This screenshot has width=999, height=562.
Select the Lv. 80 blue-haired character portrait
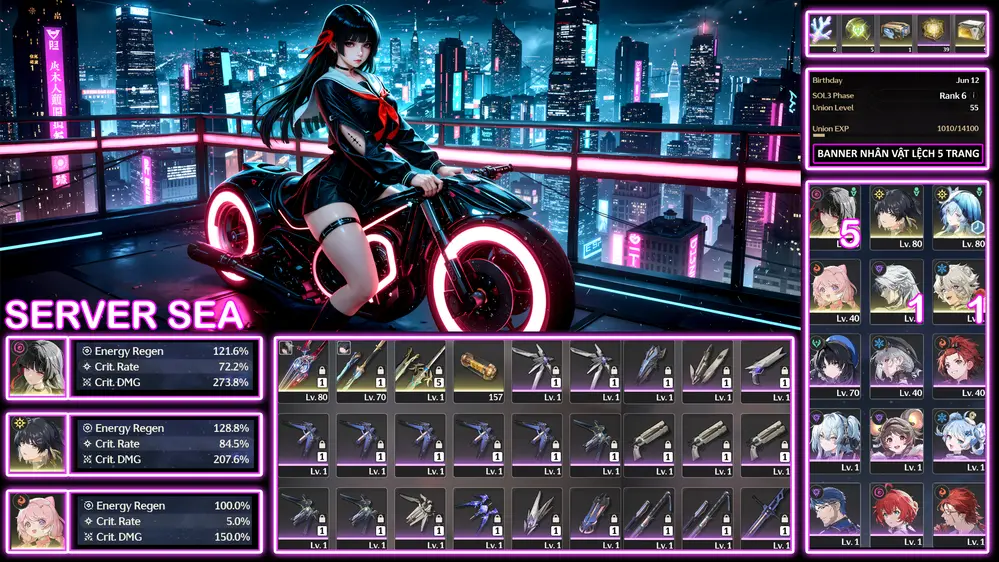tap(959, 216)
